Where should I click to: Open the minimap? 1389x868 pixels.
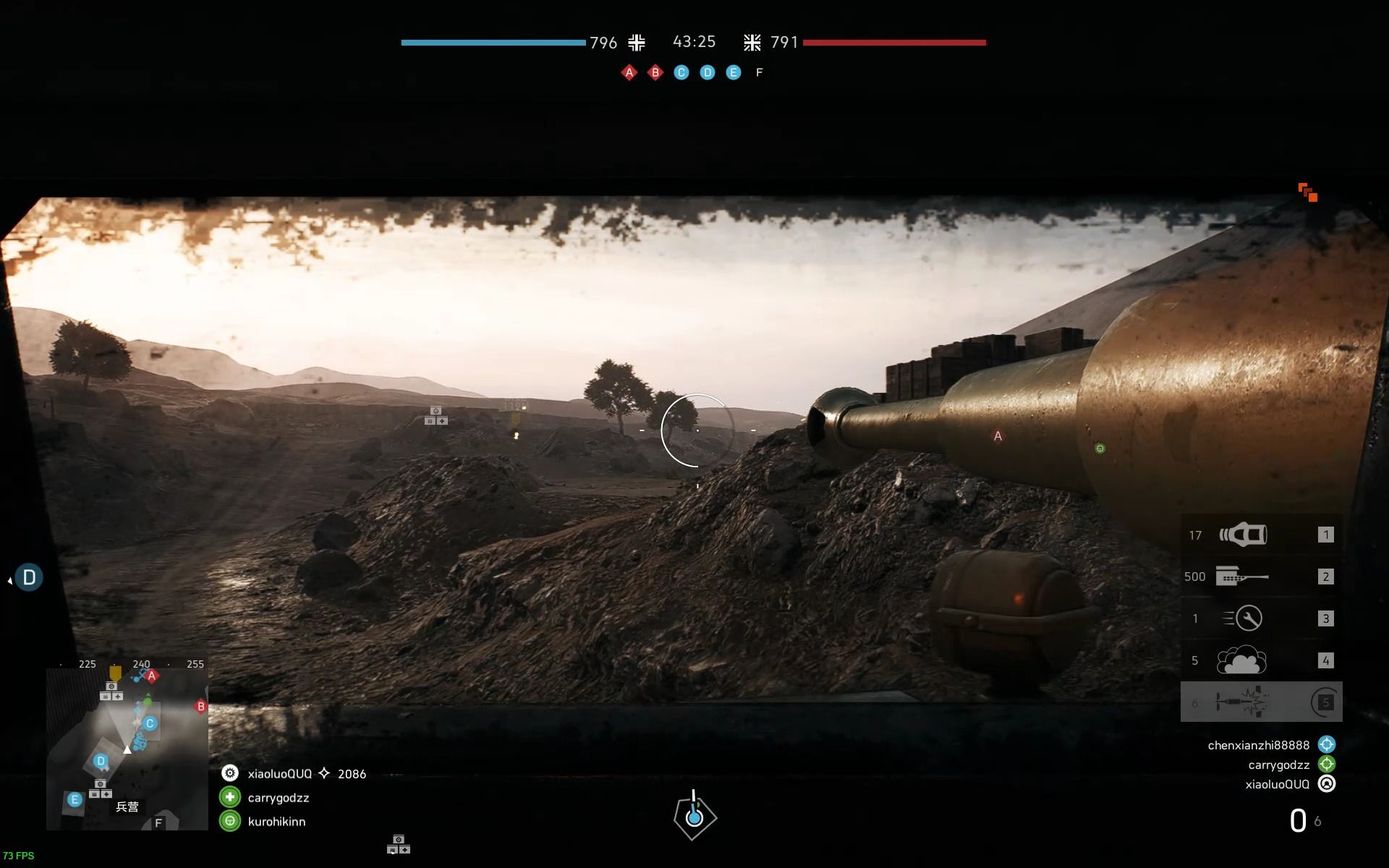pos(127,749)
